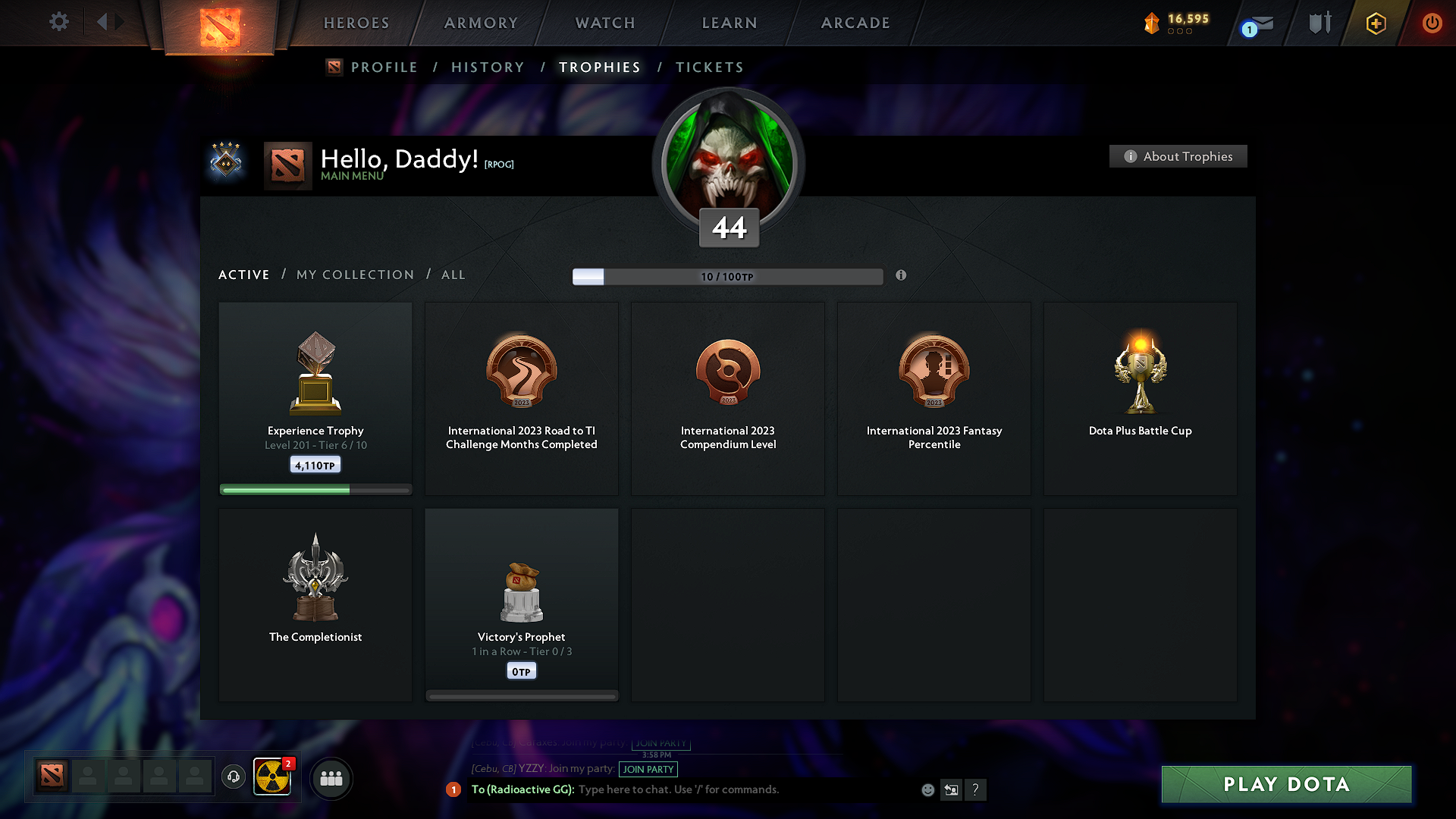Switch to the MY COLLECTION view
Viewport: 1456px width, 819px height.
click(354, 275)
